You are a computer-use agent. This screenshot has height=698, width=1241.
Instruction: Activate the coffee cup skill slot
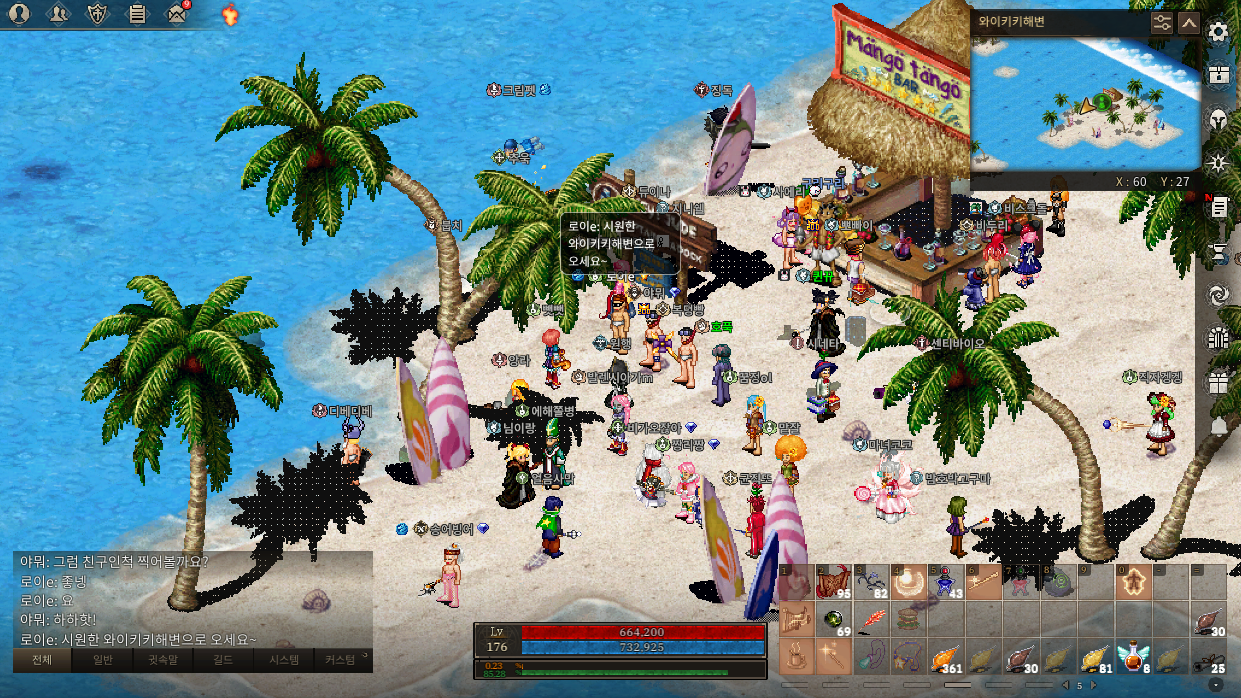tap(797, 657)
